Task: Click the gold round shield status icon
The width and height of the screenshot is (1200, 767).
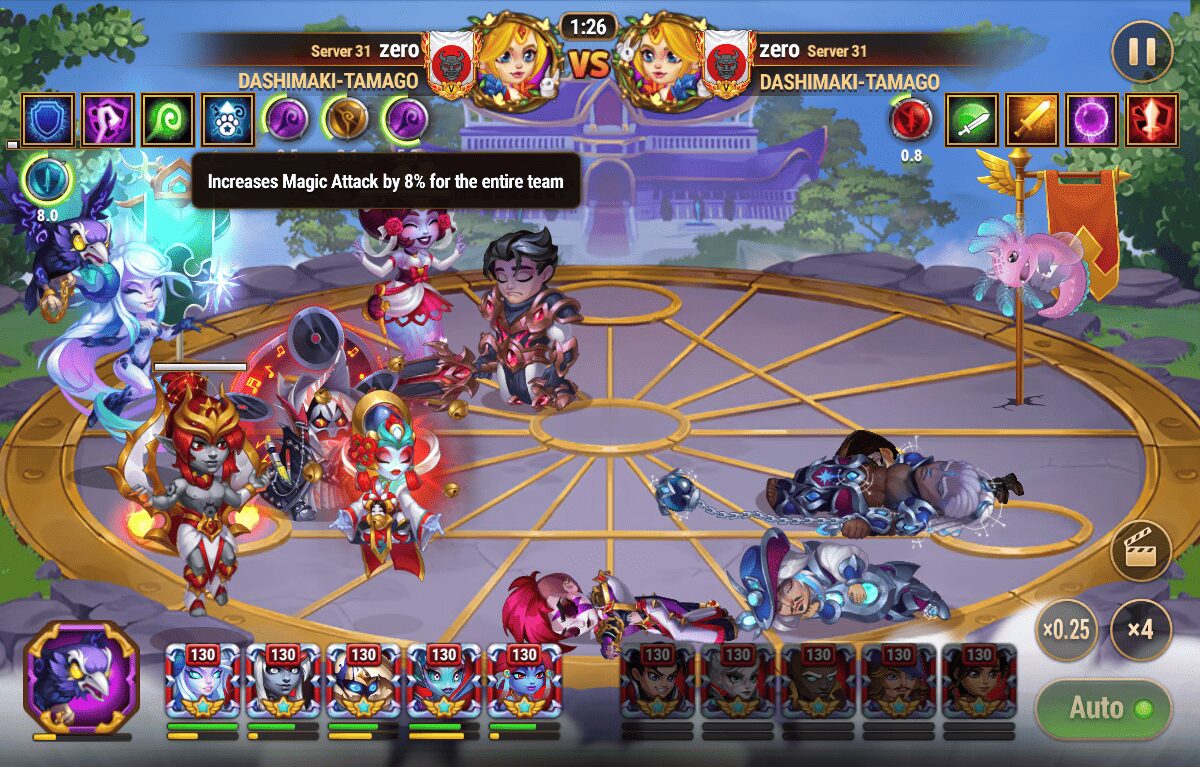Action: tap(345, 119)
